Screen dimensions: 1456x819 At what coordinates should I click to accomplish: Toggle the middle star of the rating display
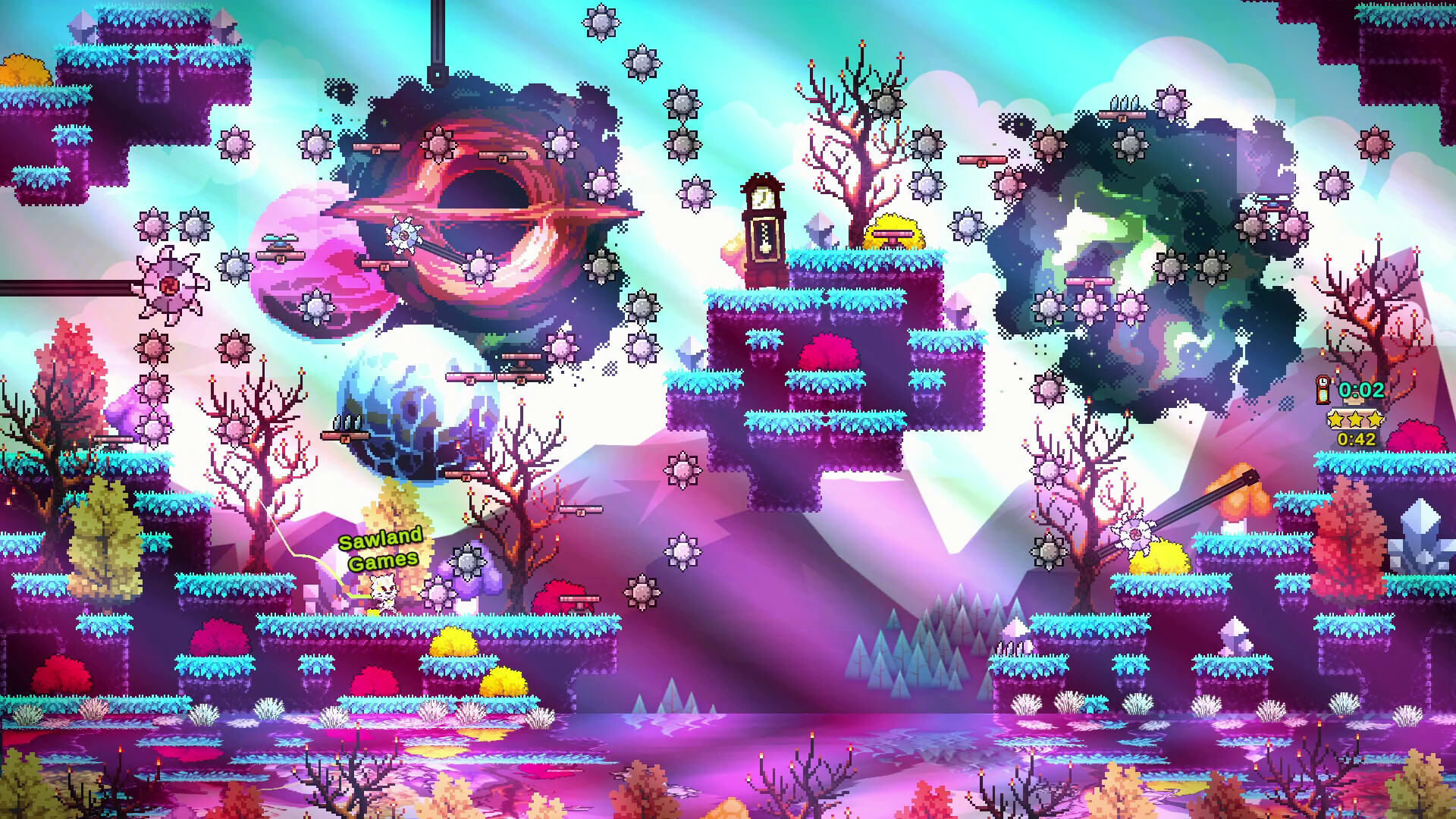(1354, 419)
